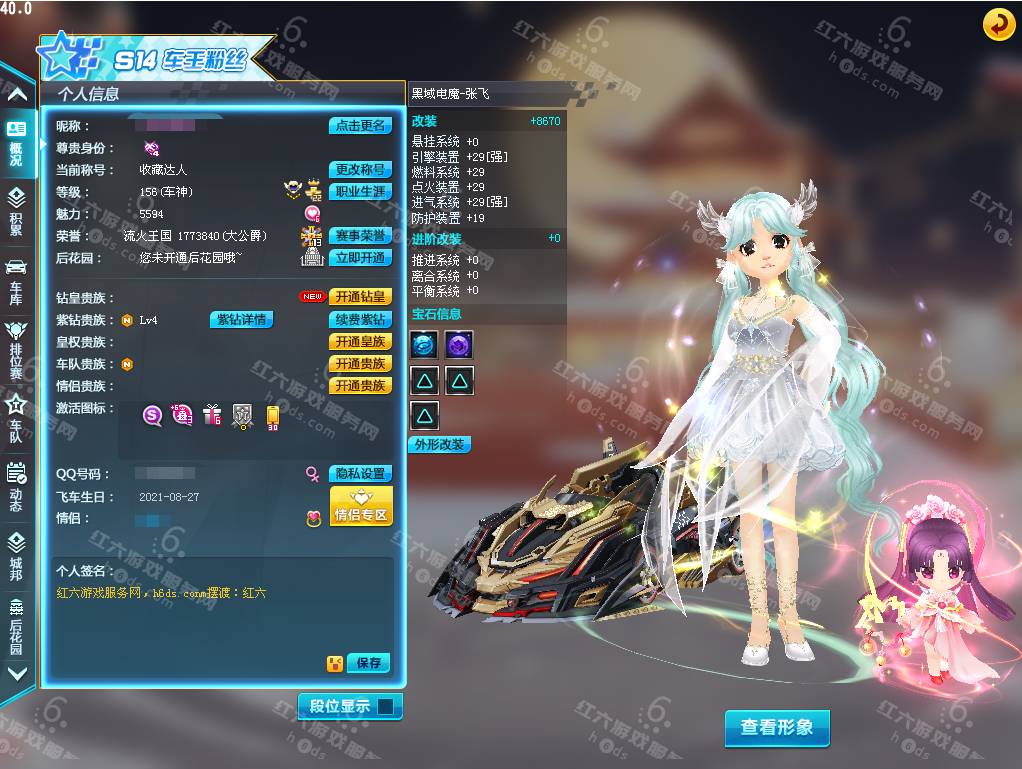Switch to the 排位赛 ranked tab
The height and width of the screenshot is (769, 1022).
pyautogui.click(x=16, y=349)
